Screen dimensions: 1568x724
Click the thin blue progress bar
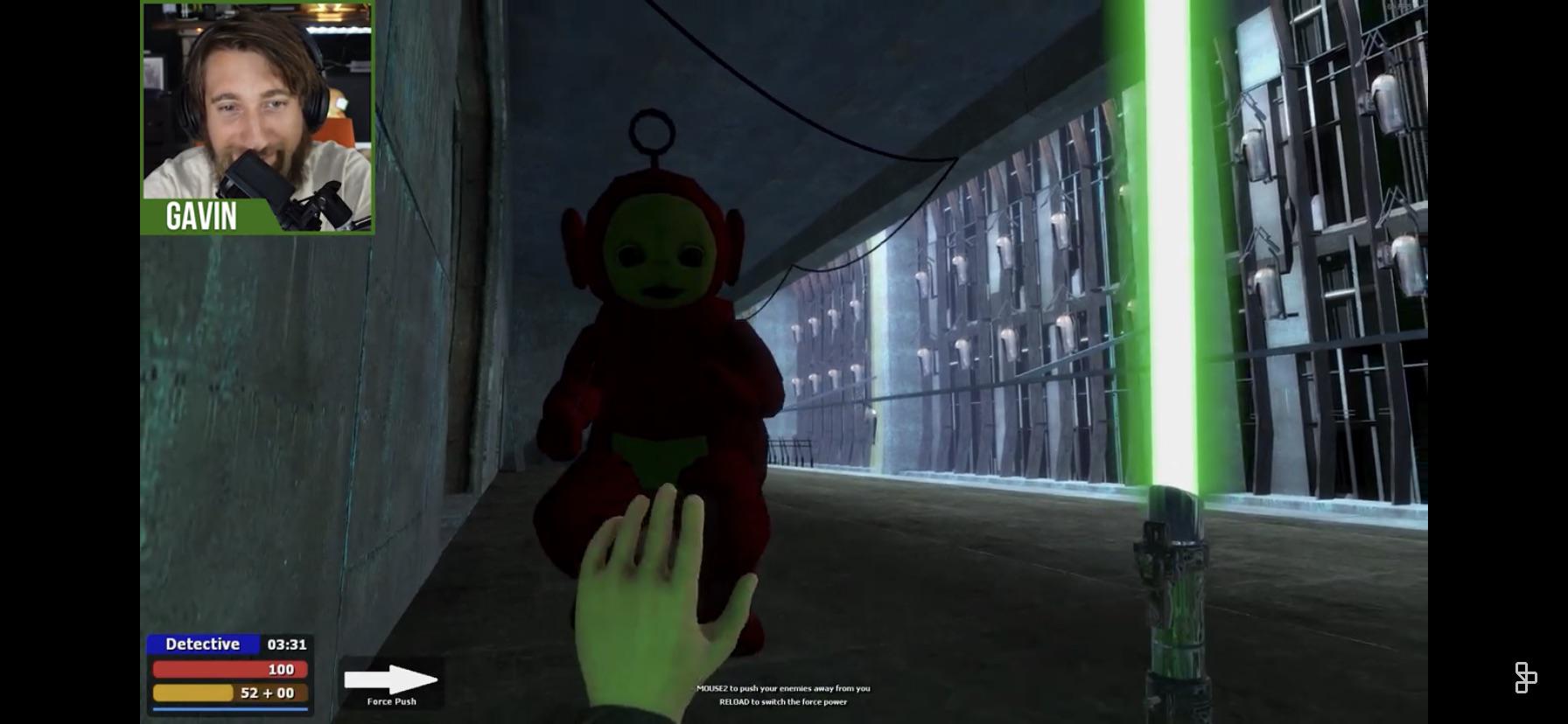(227, 710)
